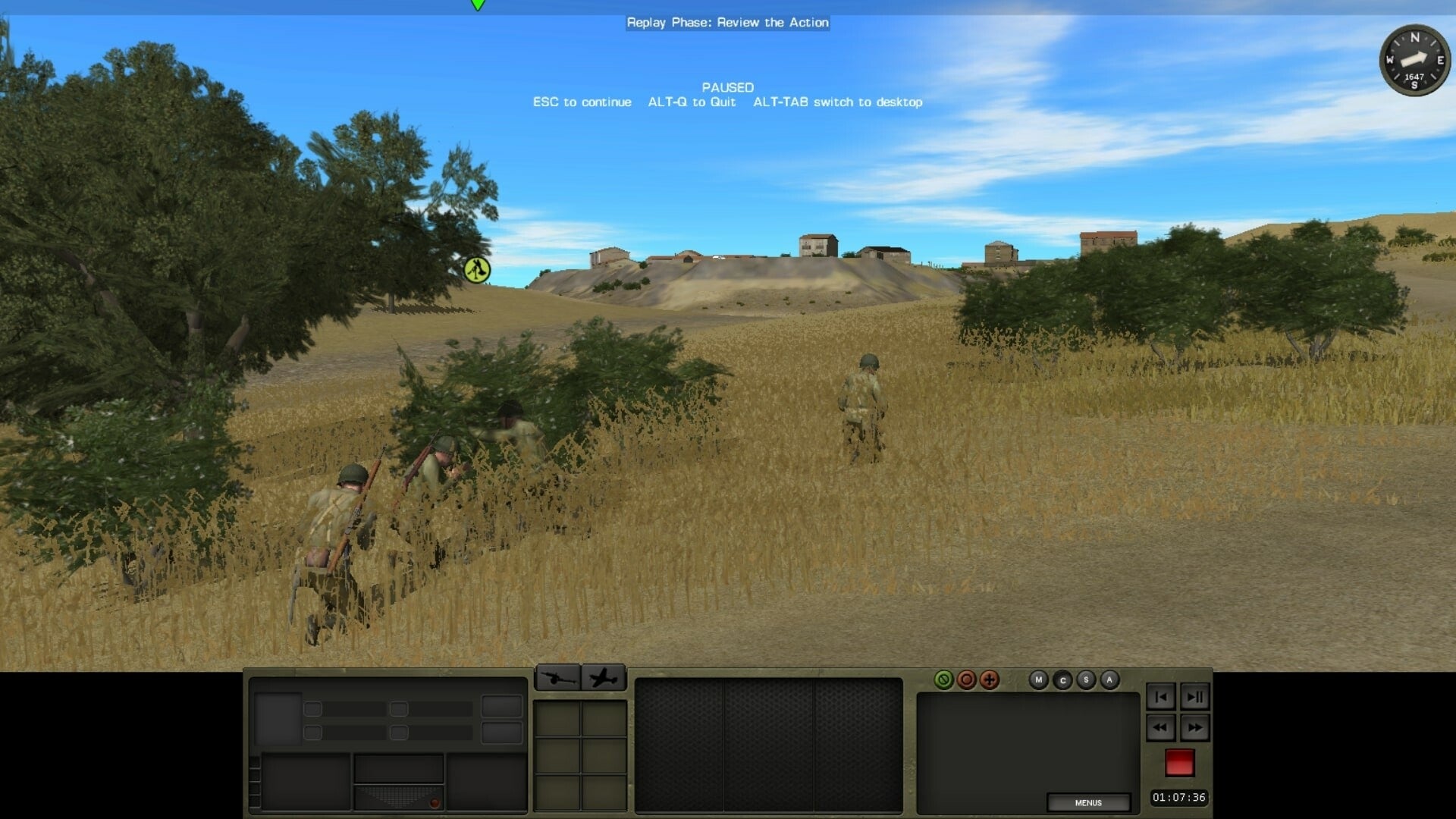Switch to the C combat commands tab
The image size is (1456, 819).
1063,679
